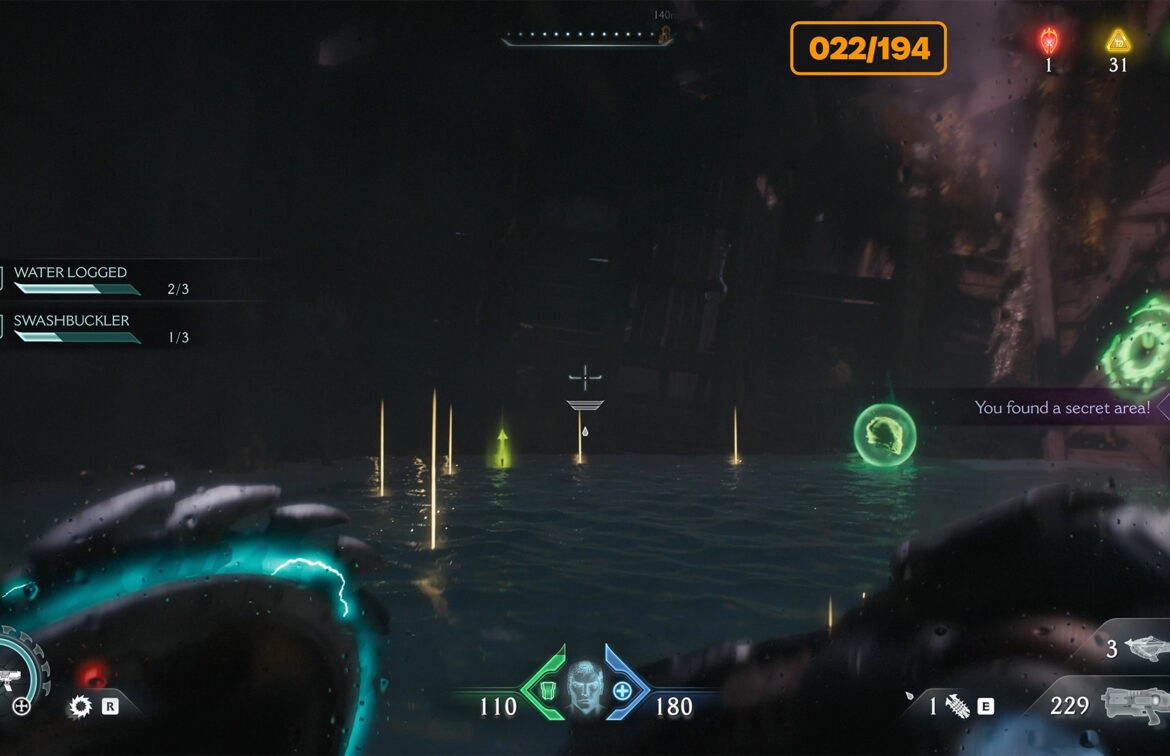This screenshot has height=756, width=1170.
Task: Click the player face portrait
Action: 585,688
